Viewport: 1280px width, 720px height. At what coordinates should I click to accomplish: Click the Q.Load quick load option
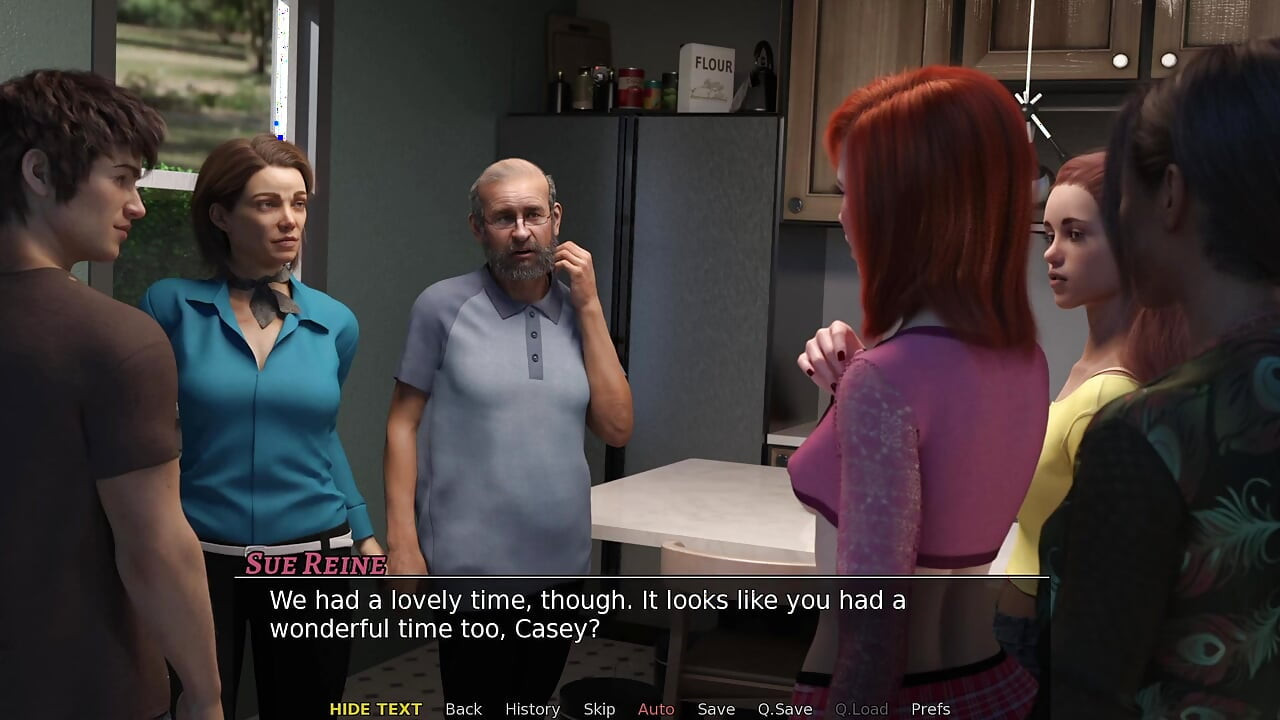pos(862,709)
